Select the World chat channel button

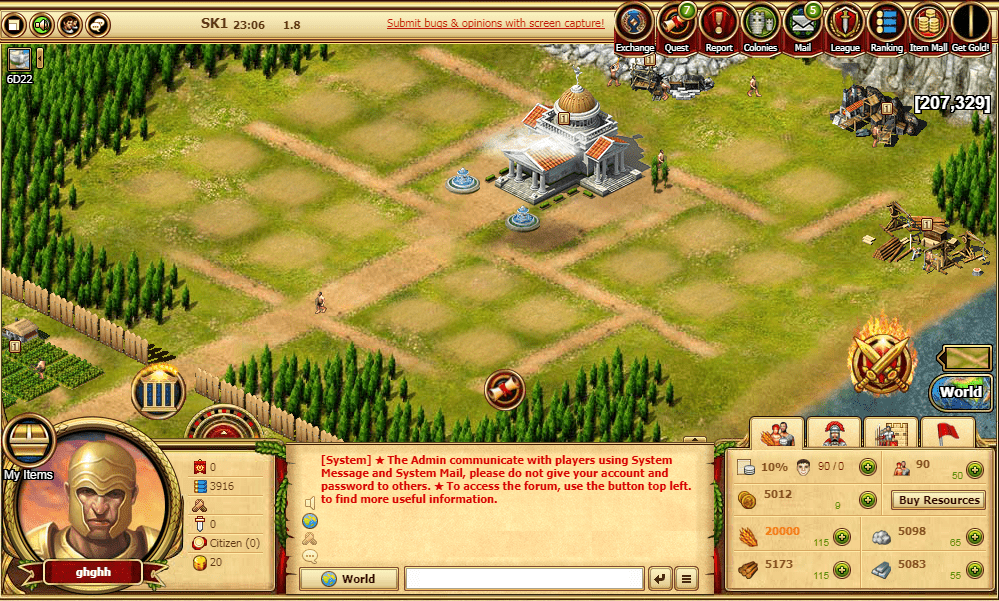point(349,578)
